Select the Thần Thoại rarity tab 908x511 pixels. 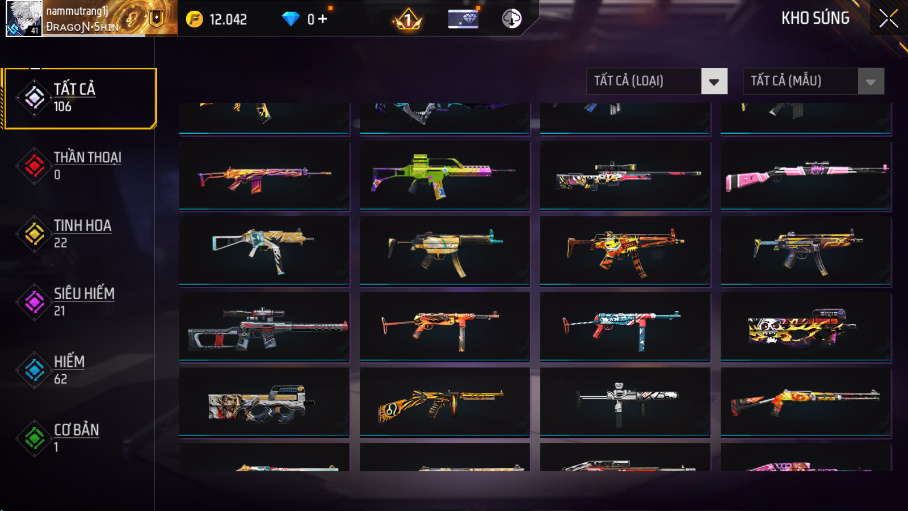coord(79,166)
